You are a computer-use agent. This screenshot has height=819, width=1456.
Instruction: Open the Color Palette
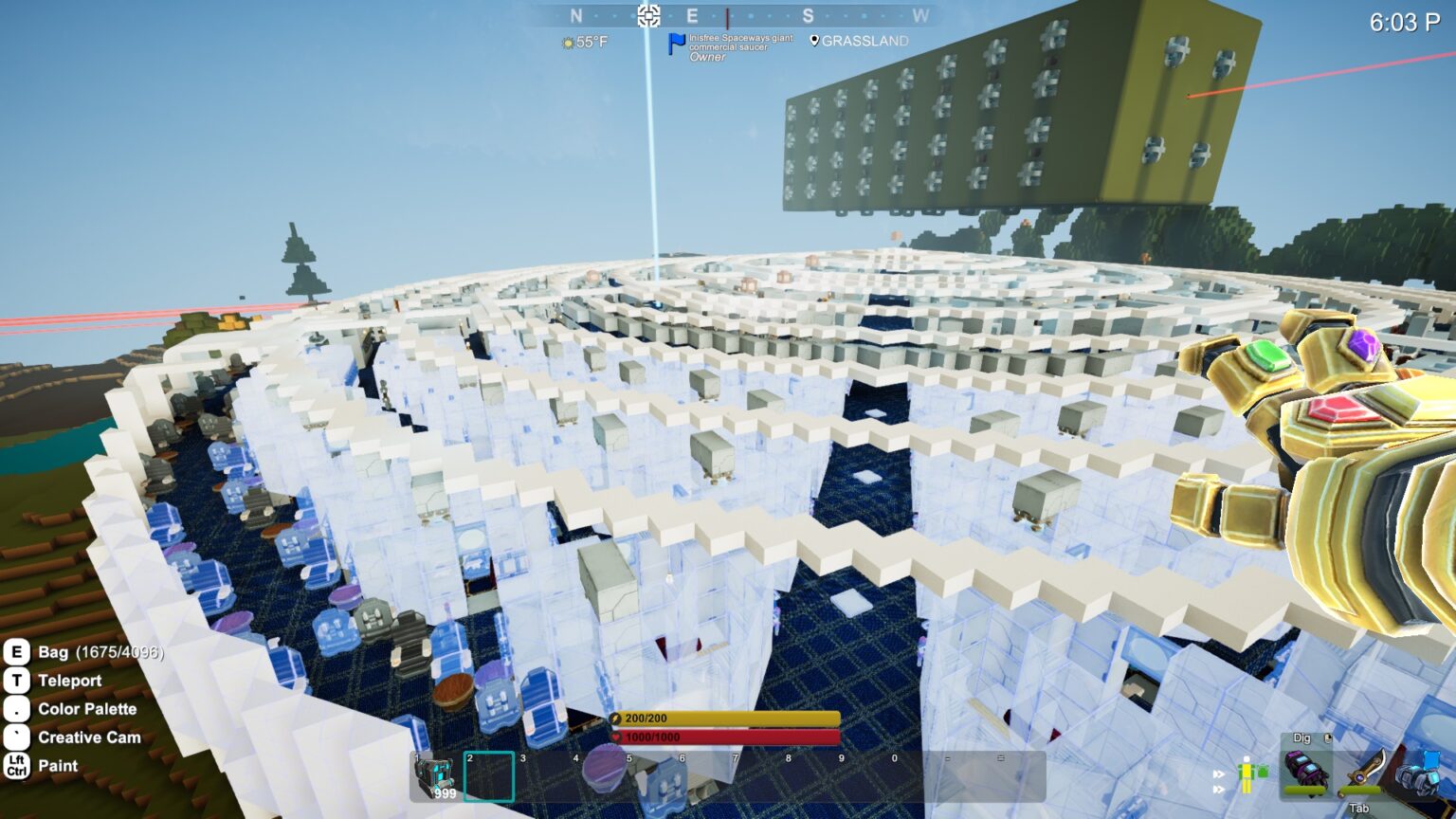tap(86, 709)
